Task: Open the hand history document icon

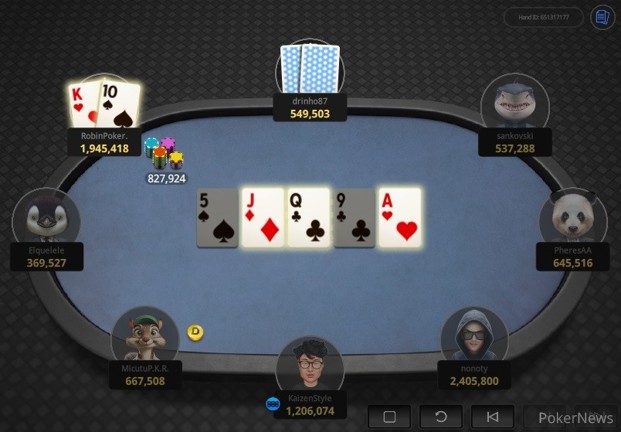Action: coord(601,18)
